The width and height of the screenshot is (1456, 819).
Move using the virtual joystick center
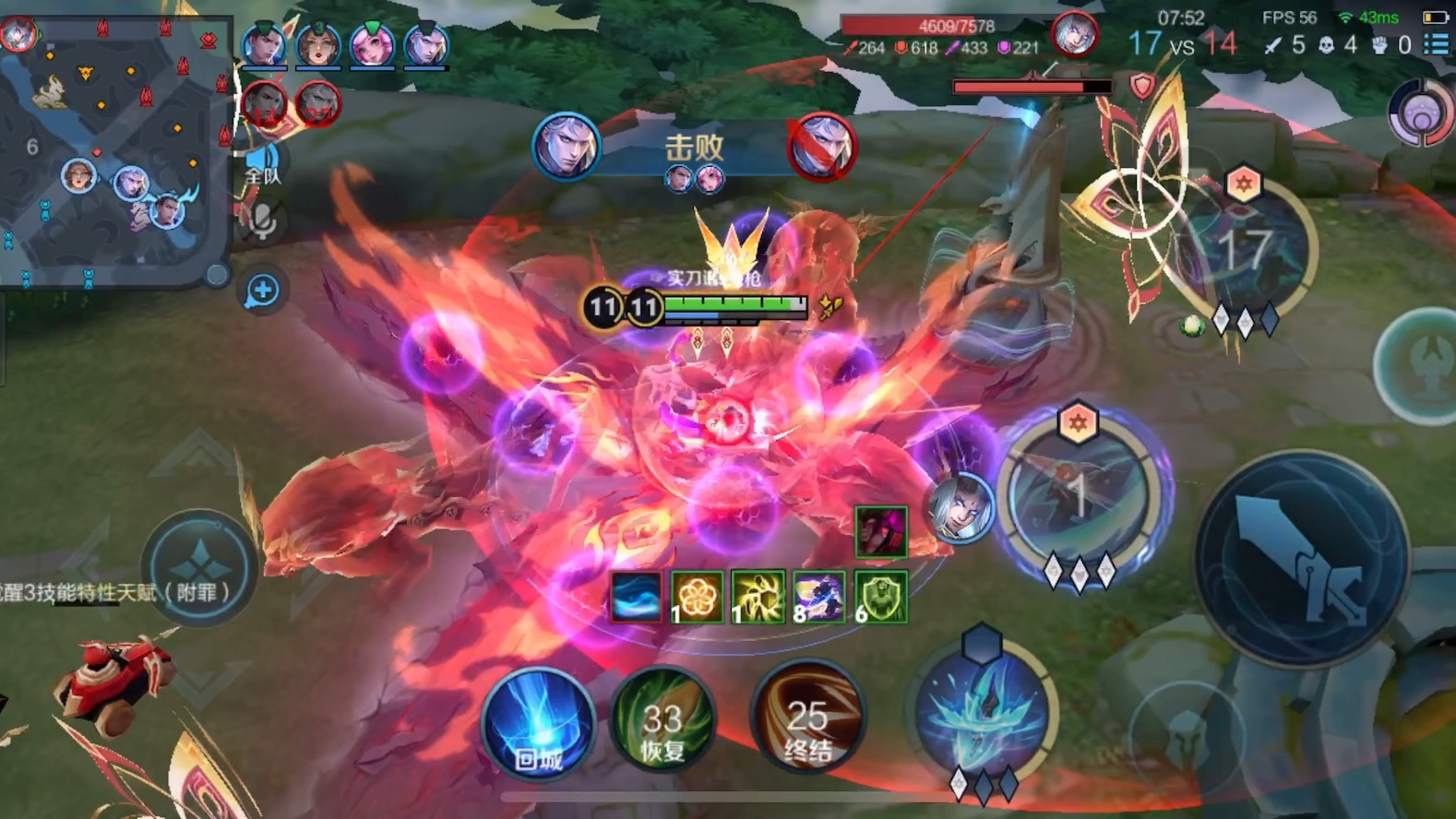click(x=200, y=564)
